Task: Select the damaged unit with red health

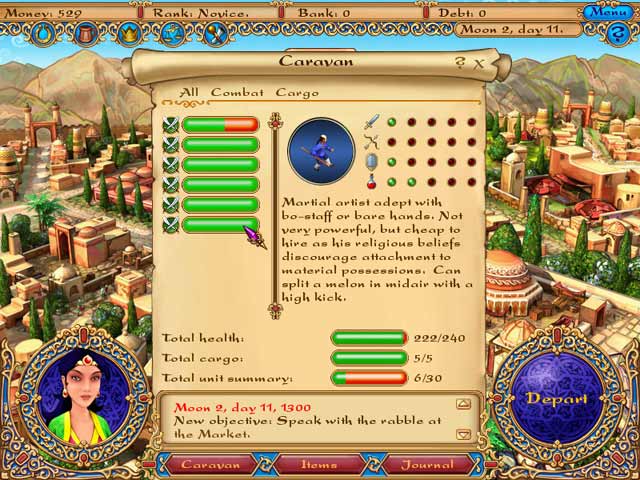Action: pyautogui.click(x=219, y=124)
